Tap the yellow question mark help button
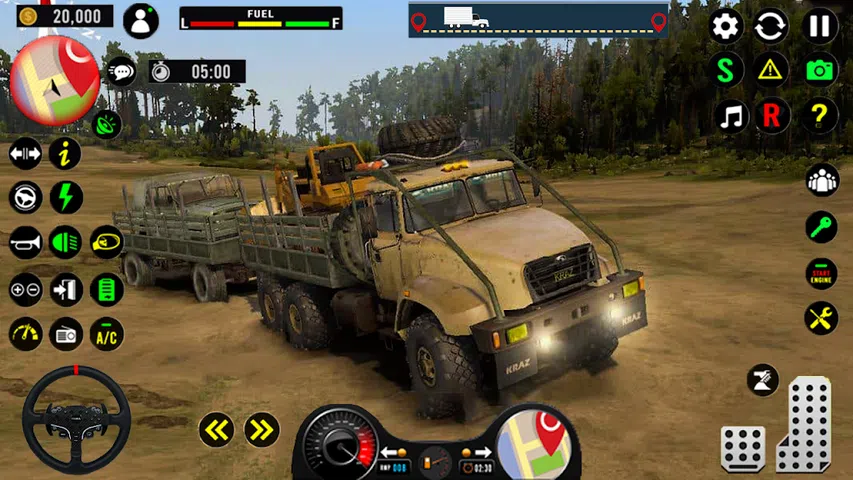The height and width of the screenshot is (480, 853). coord(820,116)
